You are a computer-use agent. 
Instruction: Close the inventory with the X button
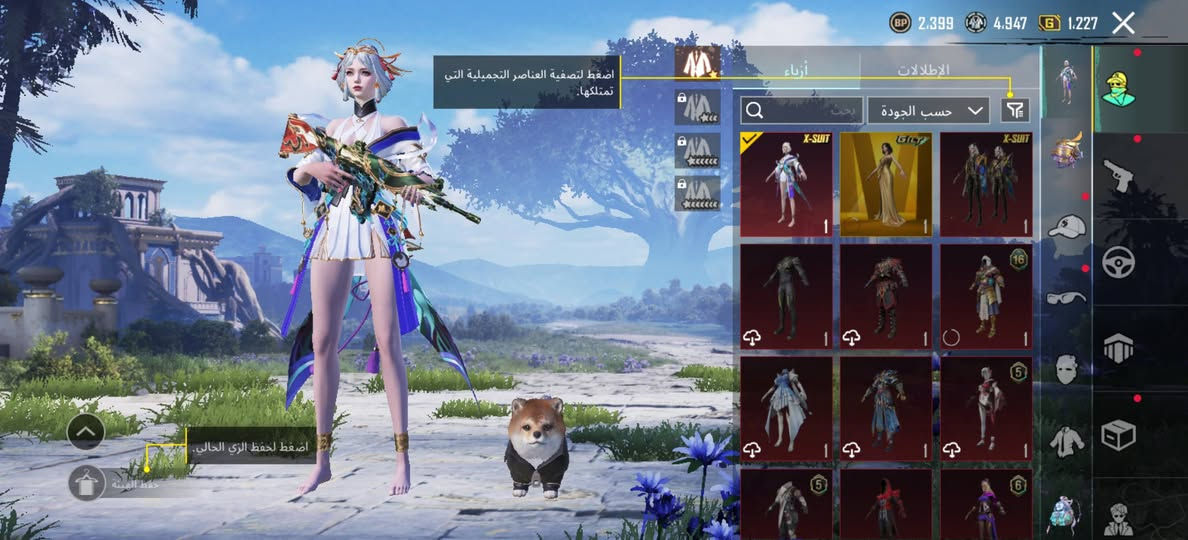(1123, 23)
